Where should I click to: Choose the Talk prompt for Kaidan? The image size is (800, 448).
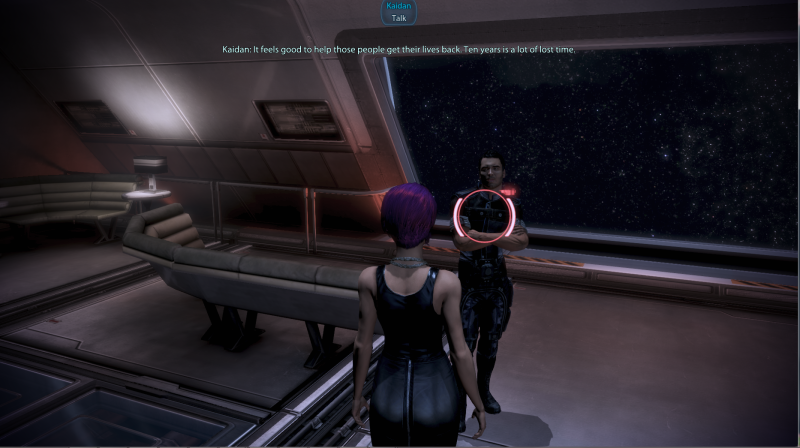tap(398, 18)
